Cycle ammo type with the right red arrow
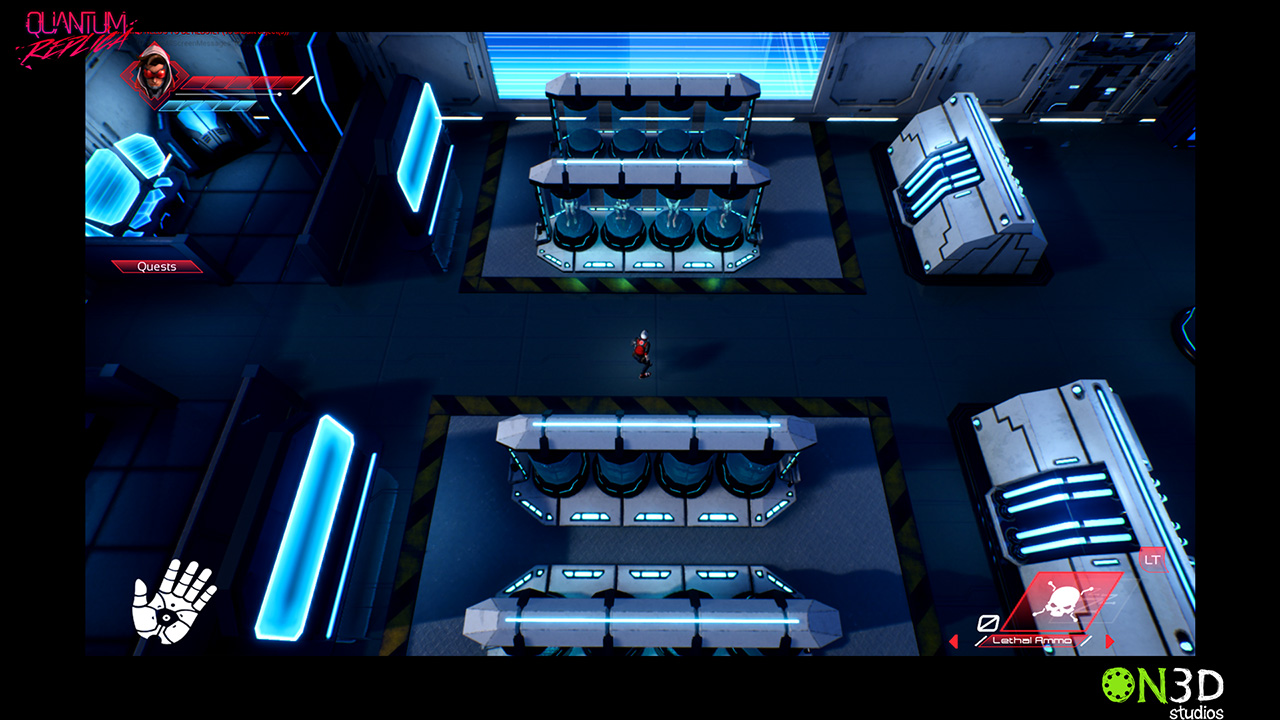The width and height of the screenshot is (1280, 720). click(x=1110, y=641)
